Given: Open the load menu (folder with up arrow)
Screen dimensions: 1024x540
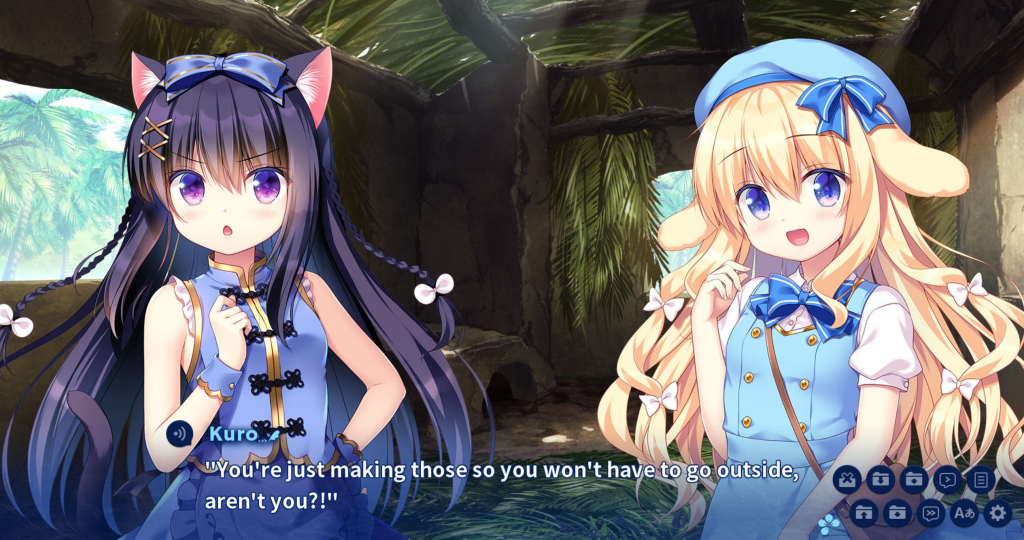Looking at the screenshot, I should (865, 514).
